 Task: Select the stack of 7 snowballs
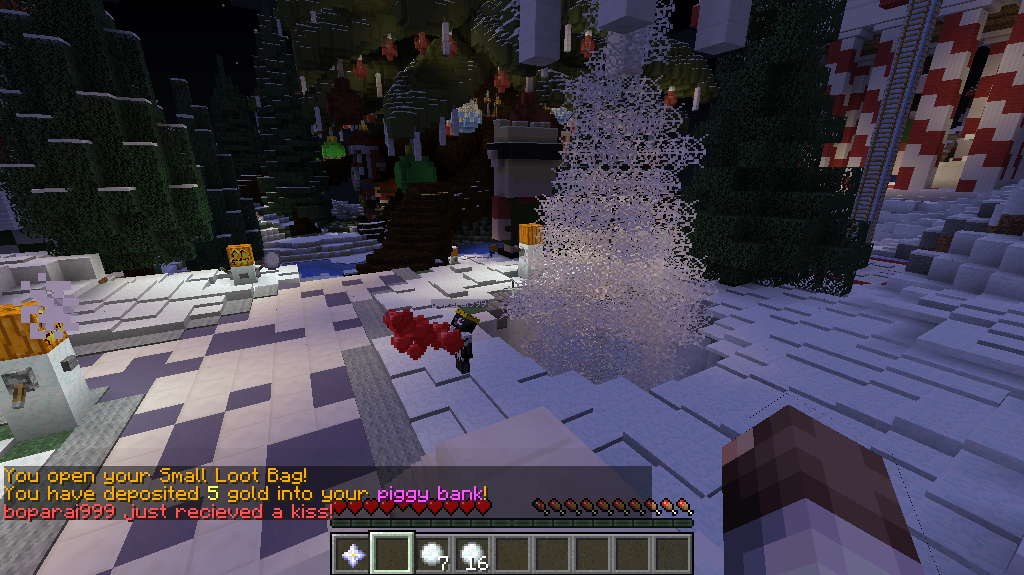pyautogui.click(x=432, y=553)
